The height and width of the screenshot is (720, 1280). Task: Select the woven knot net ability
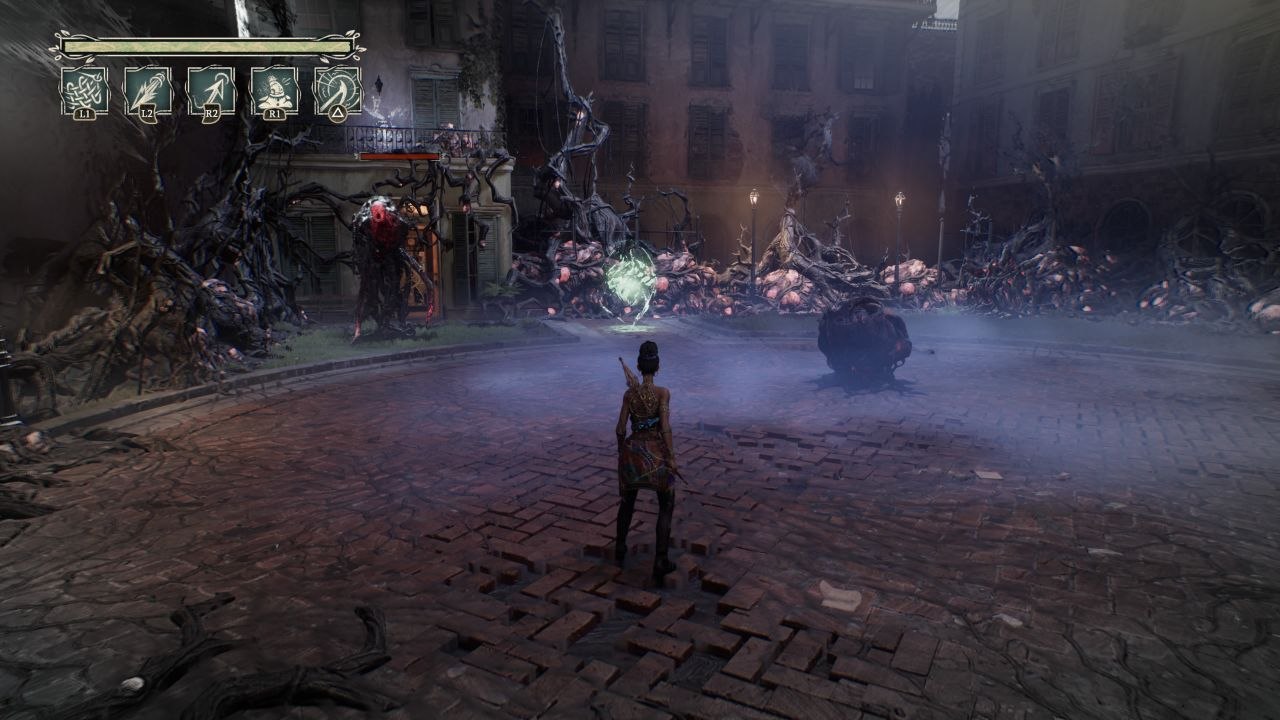coord(85,91)
